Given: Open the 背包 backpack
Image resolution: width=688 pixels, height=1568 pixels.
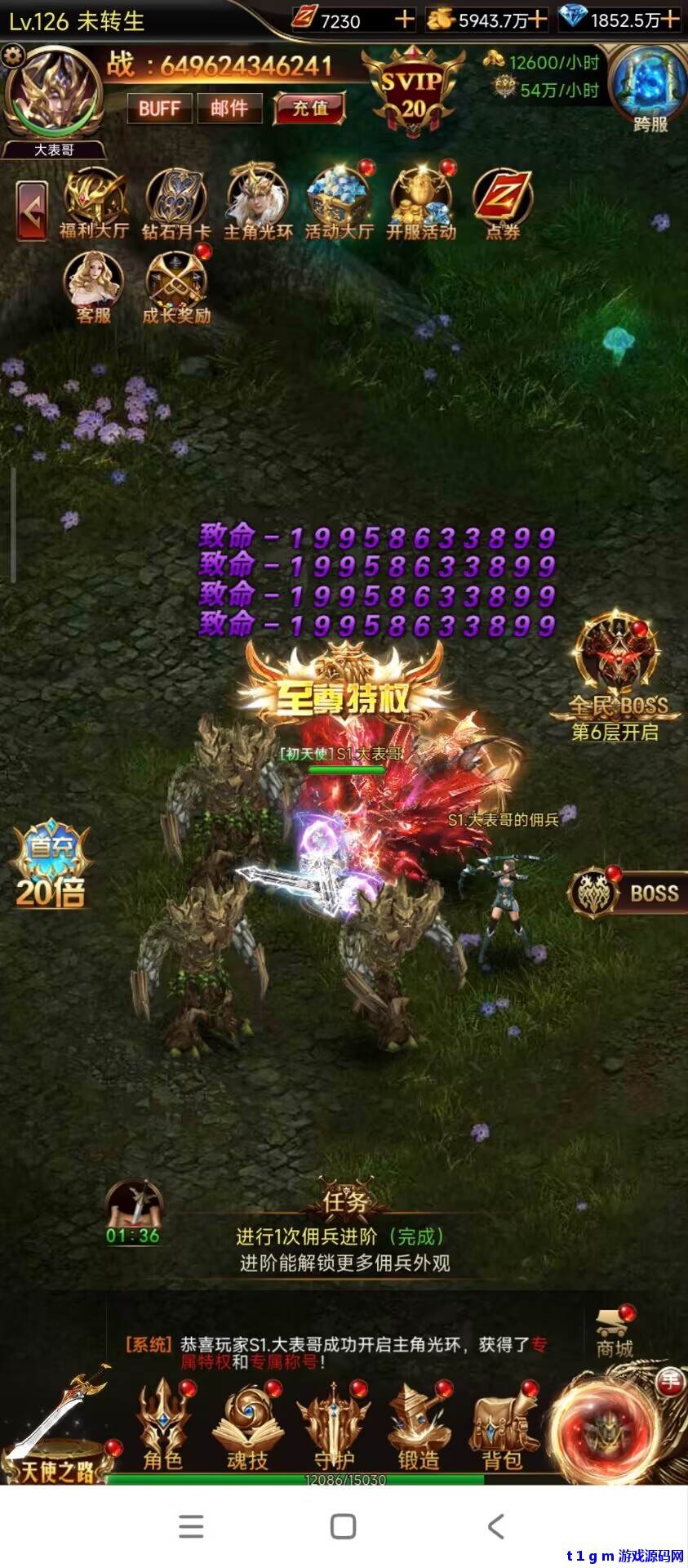Looking at the screenshot, I should (502, 1425).
